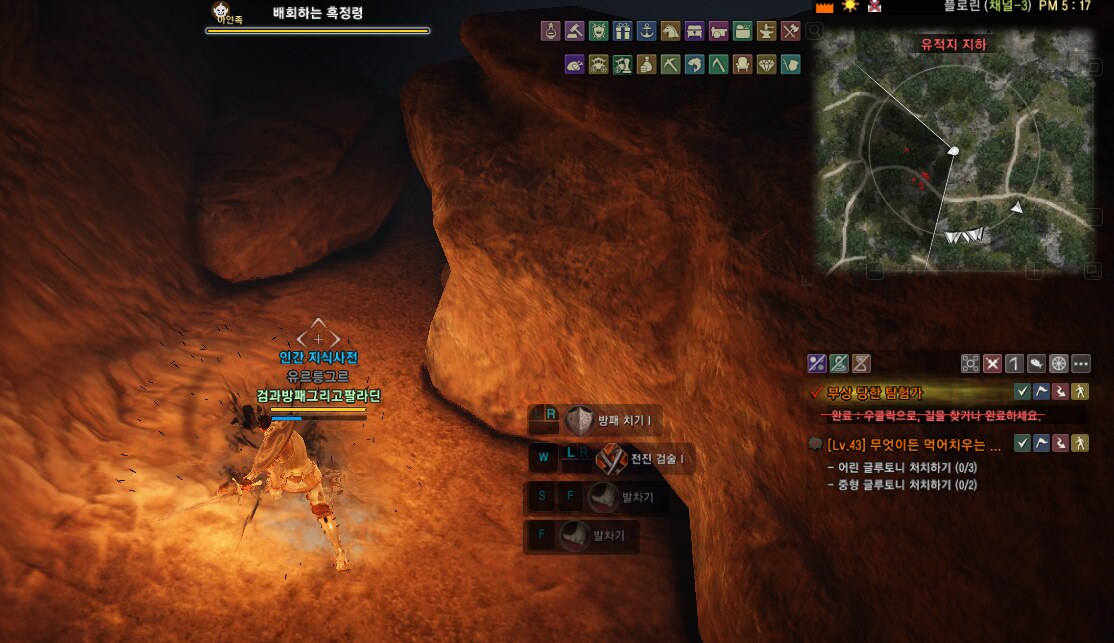Select the crossed axes weapon icon
Image resolution: width=1114 pixels, height=643 pixels.
pyautogui.click(x=790, y=31)
